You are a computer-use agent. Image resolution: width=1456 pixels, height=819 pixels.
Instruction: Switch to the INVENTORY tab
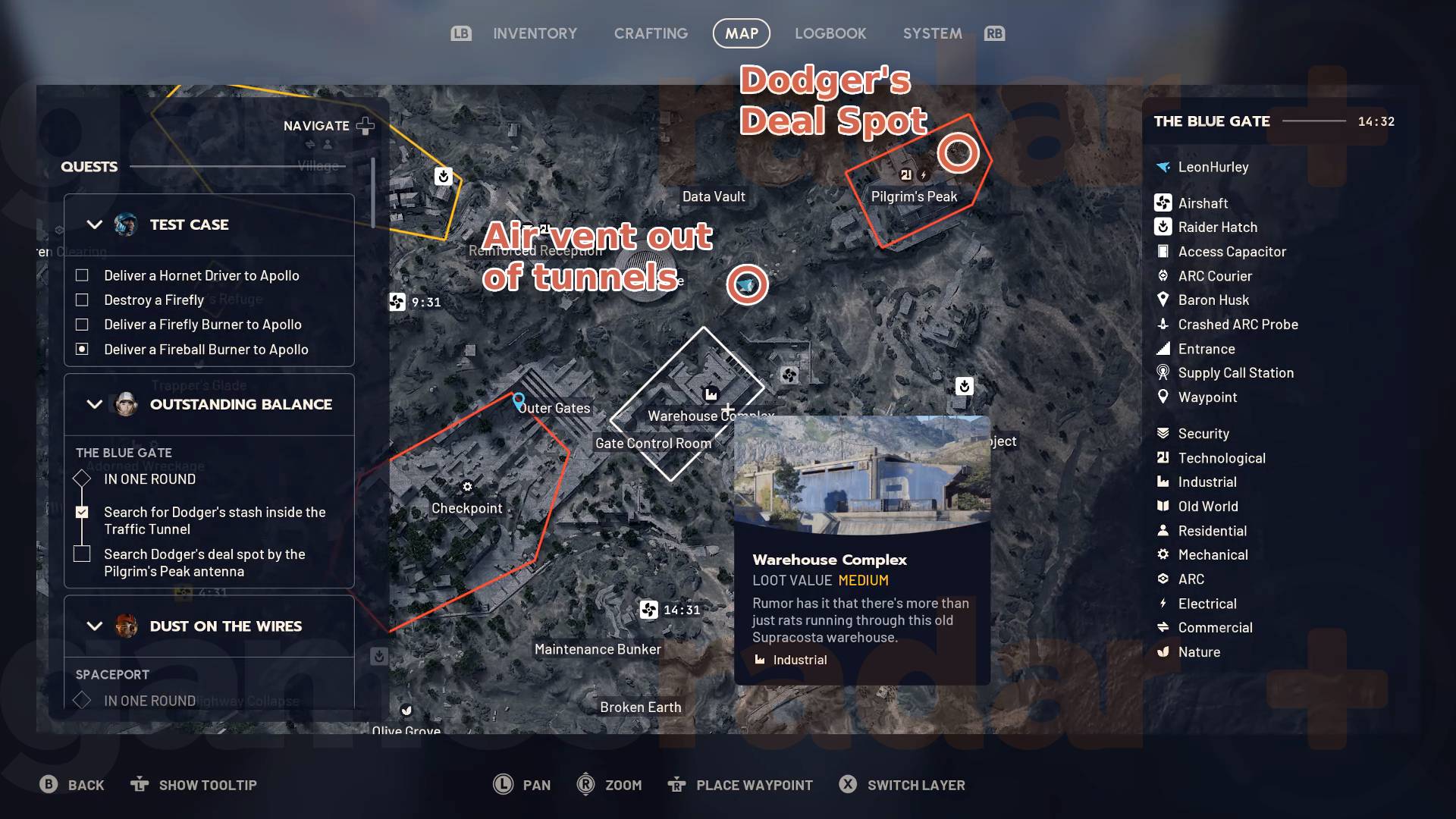click(535, 33)
